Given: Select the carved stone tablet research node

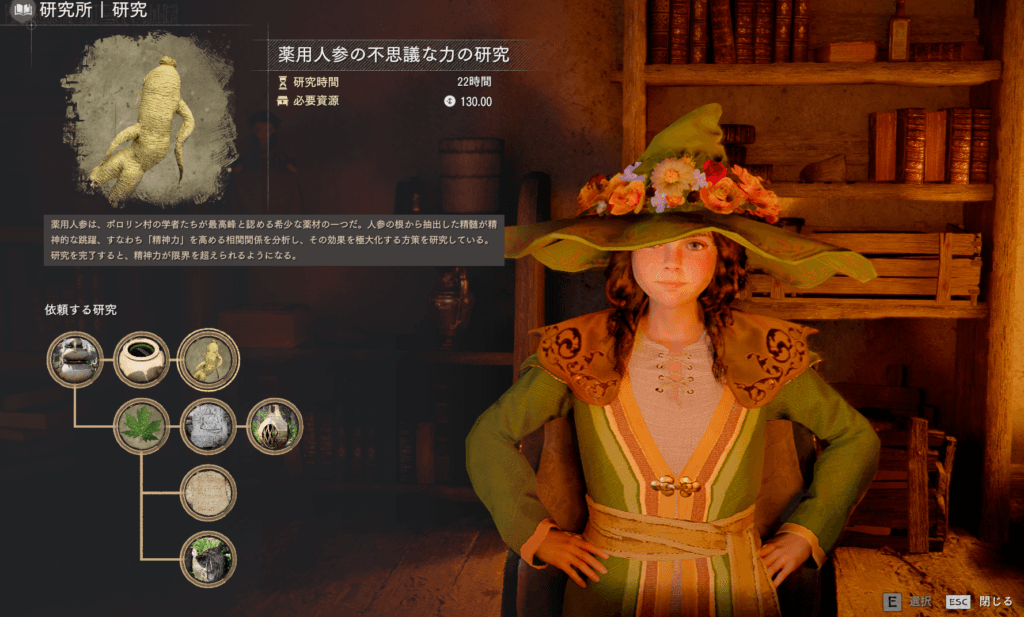Looking at the screenshot, I should [x=208, y=426].
